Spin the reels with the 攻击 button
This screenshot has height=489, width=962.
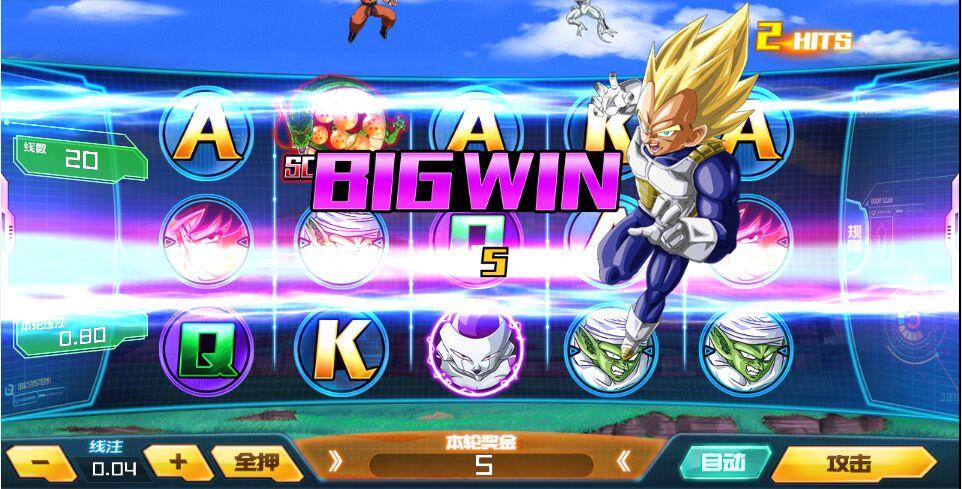[x=852, y=464]
